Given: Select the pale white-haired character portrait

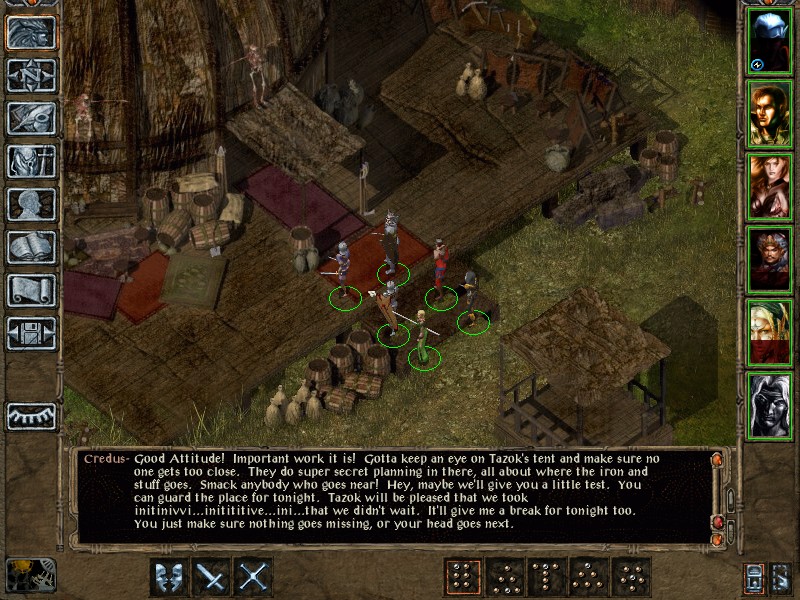Looking at the screenshot, I should (x=769, y=406).
